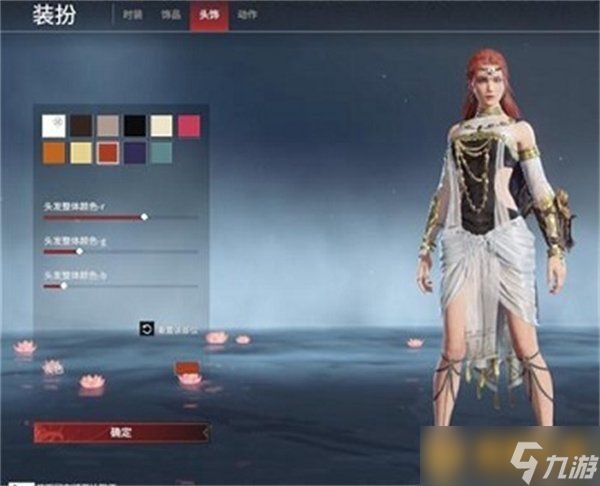Choose the black hair color swatch
Viewport: 600px width, 486px height.
[x=135, y=125]
